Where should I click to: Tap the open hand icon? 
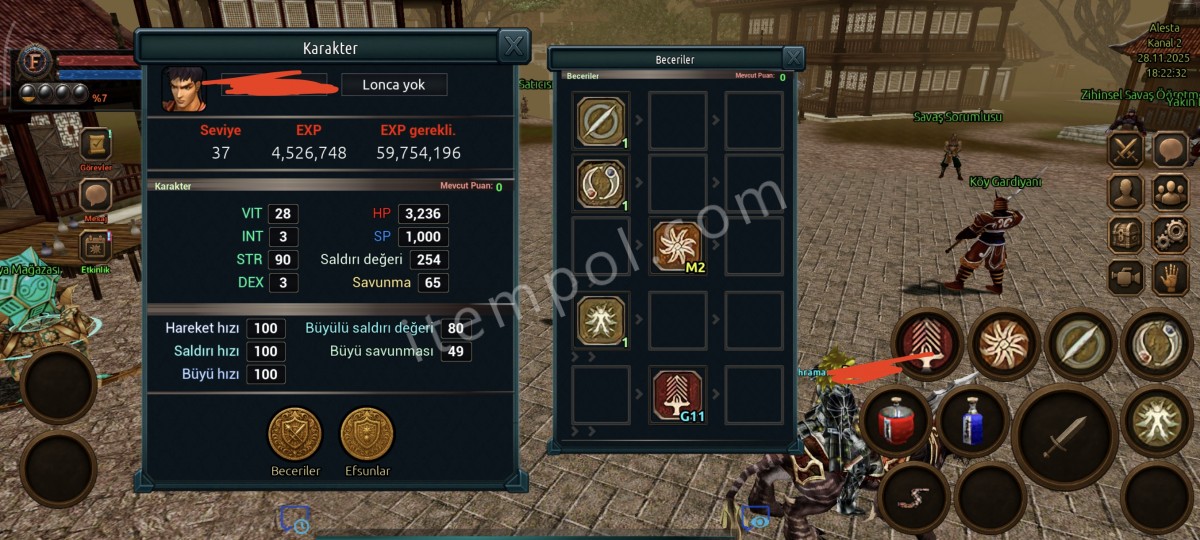tap(1170, 277)
